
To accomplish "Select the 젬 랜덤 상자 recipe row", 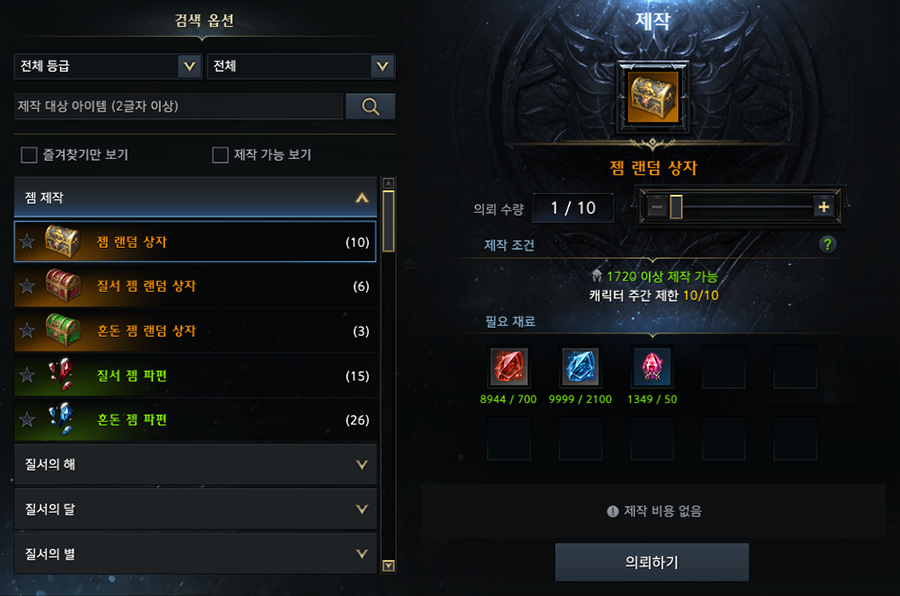I will 196,242.
